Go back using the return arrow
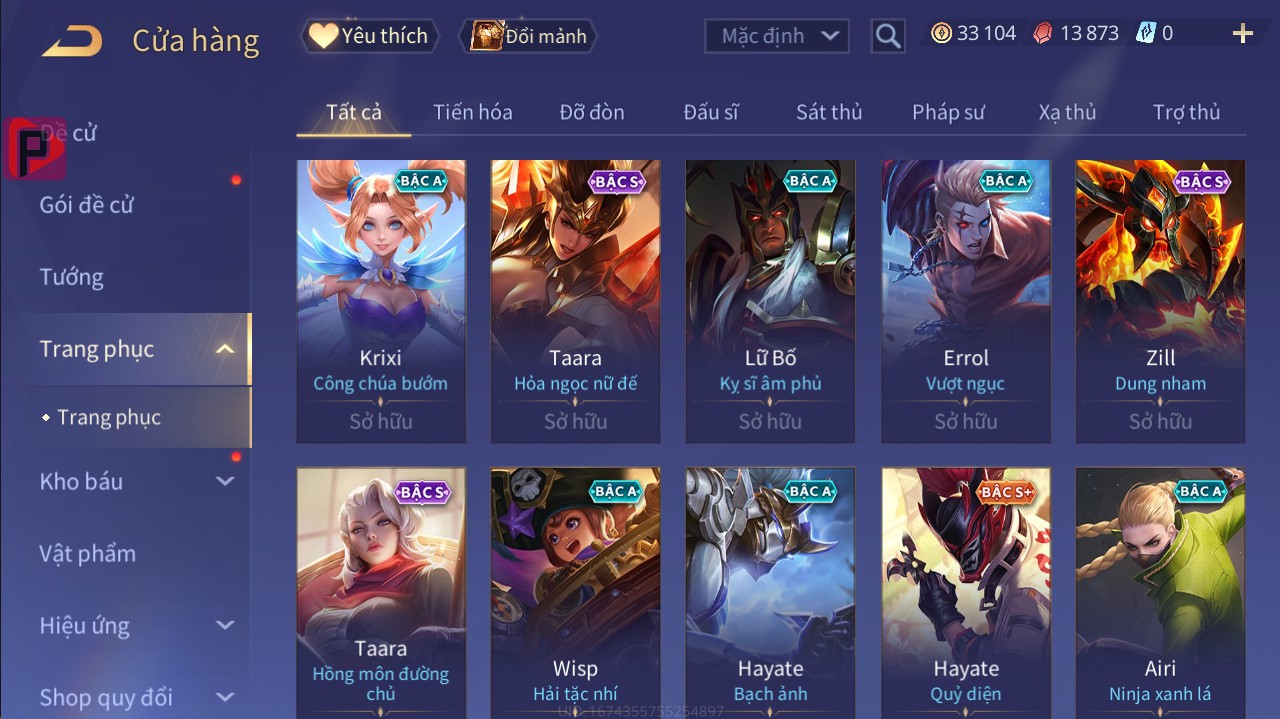The image size is (1280, 719). point(72,41)
